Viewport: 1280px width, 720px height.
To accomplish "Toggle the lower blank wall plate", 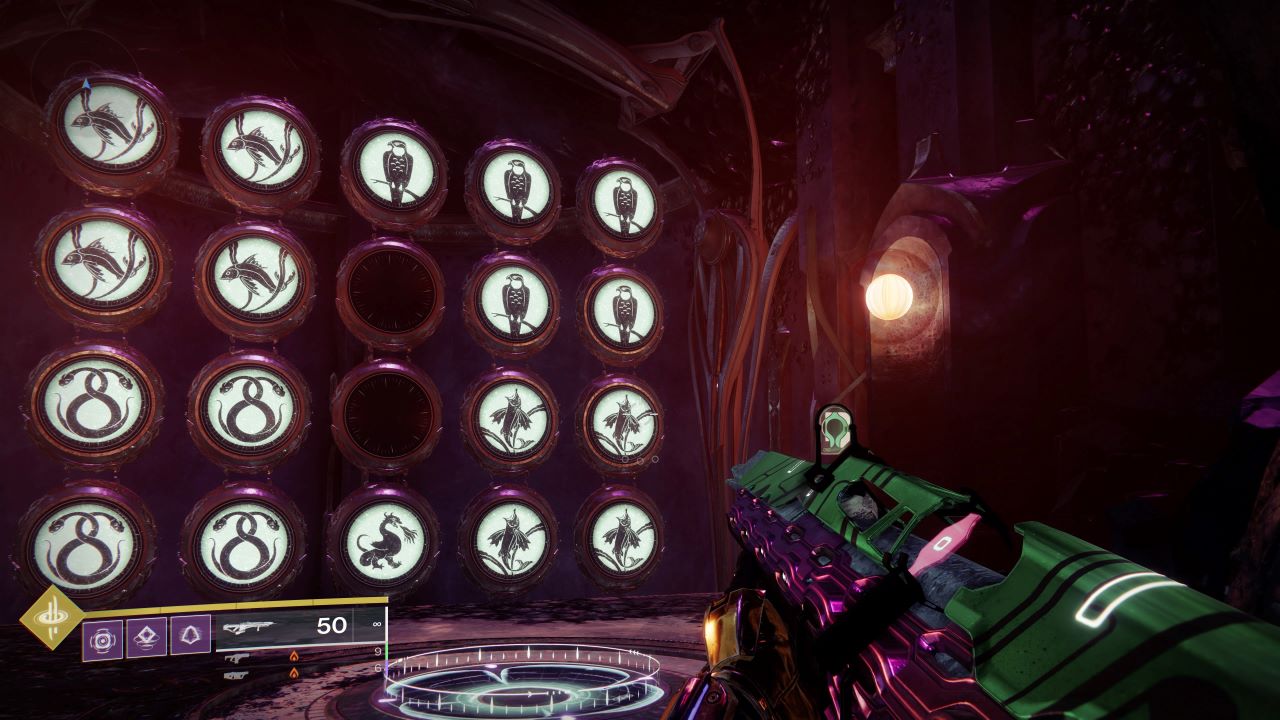I will (391, 411).
